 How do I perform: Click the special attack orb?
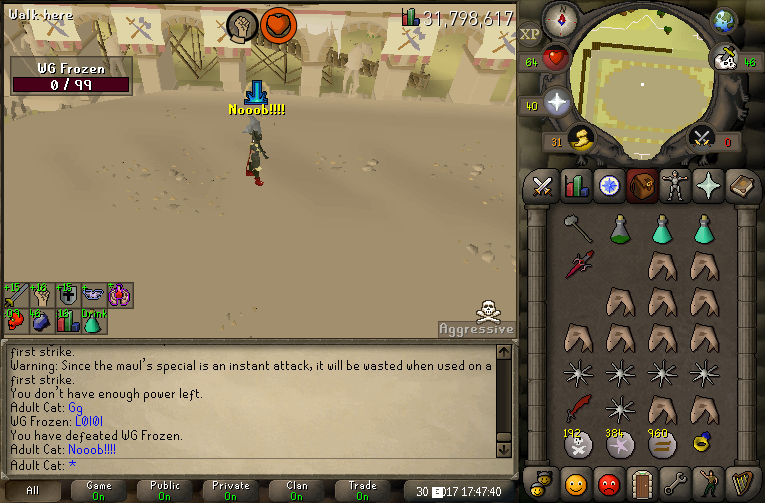point(702,137)
